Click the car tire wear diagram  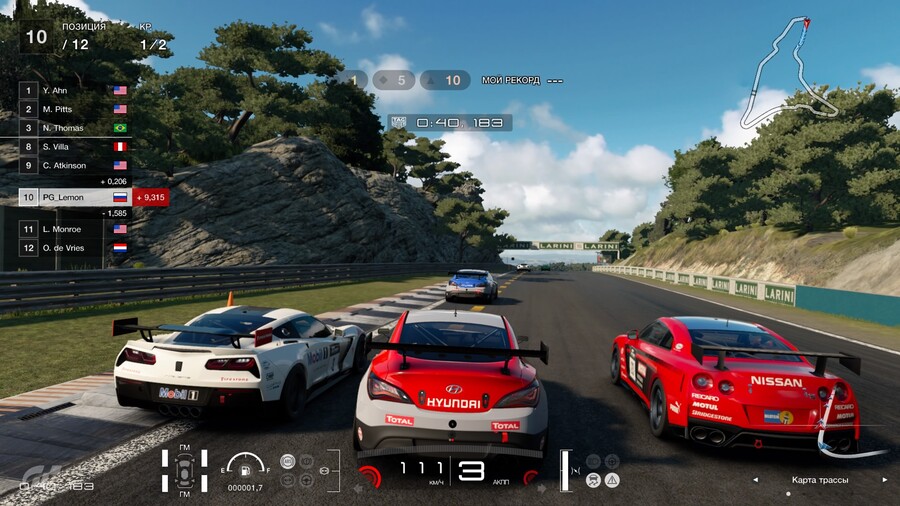click(185, 471)
